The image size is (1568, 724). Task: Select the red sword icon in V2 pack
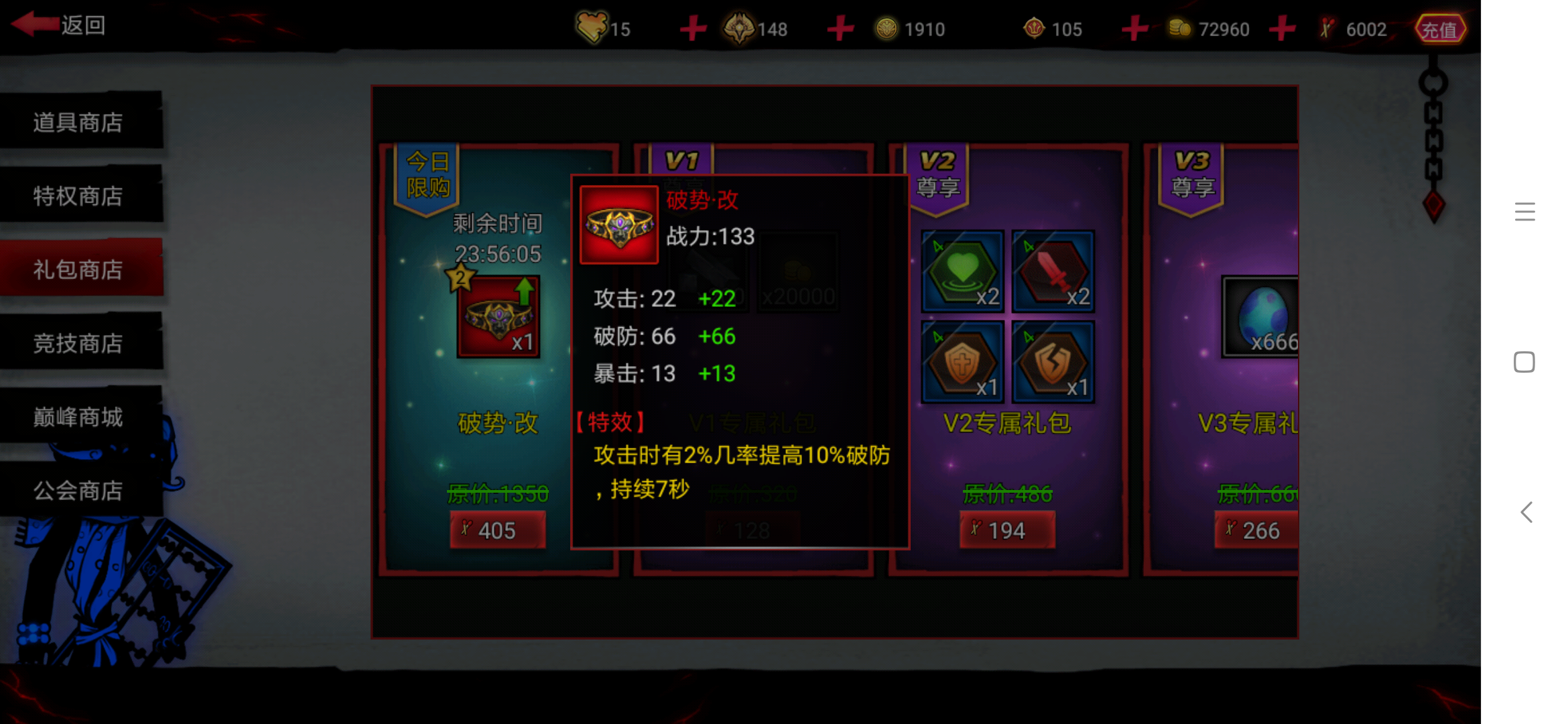tap(1054, 271)
